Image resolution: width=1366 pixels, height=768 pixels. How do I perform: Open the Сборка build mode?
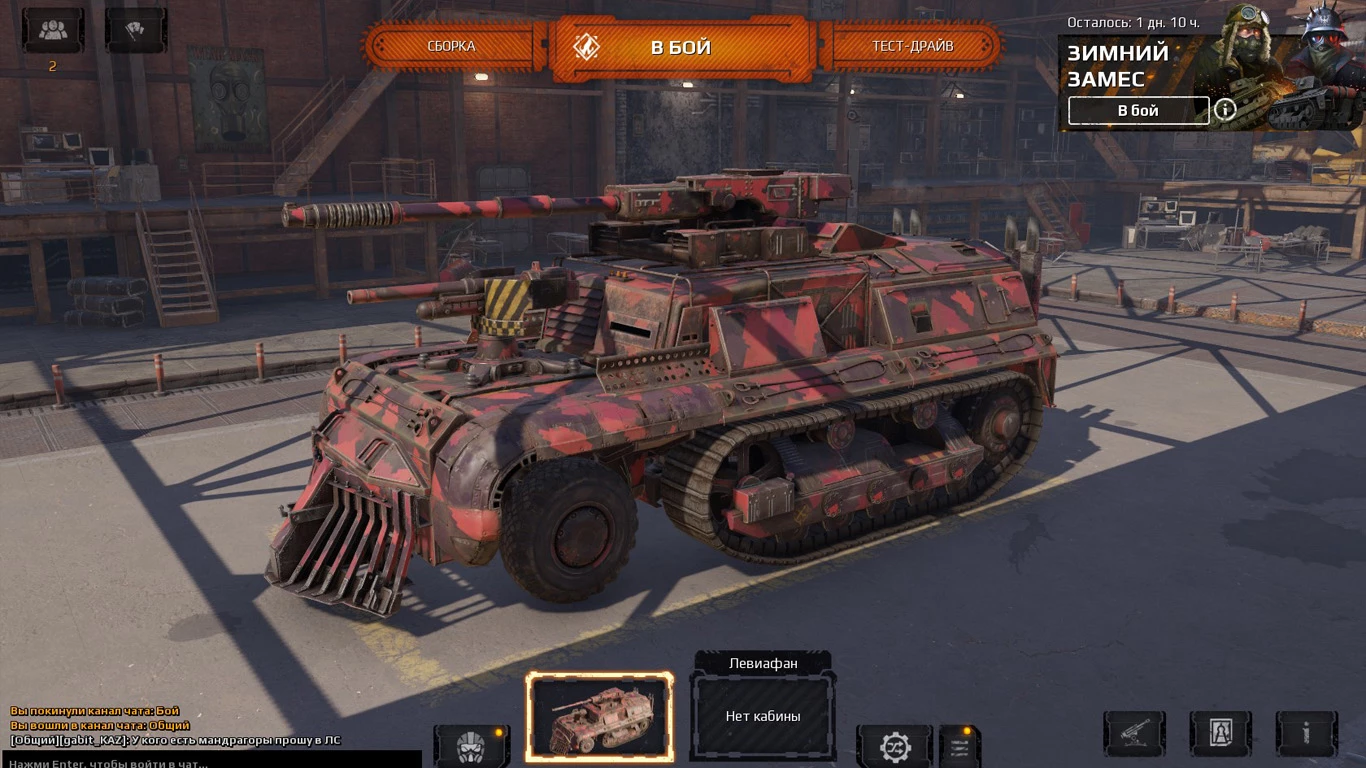(x=451, y=46)
